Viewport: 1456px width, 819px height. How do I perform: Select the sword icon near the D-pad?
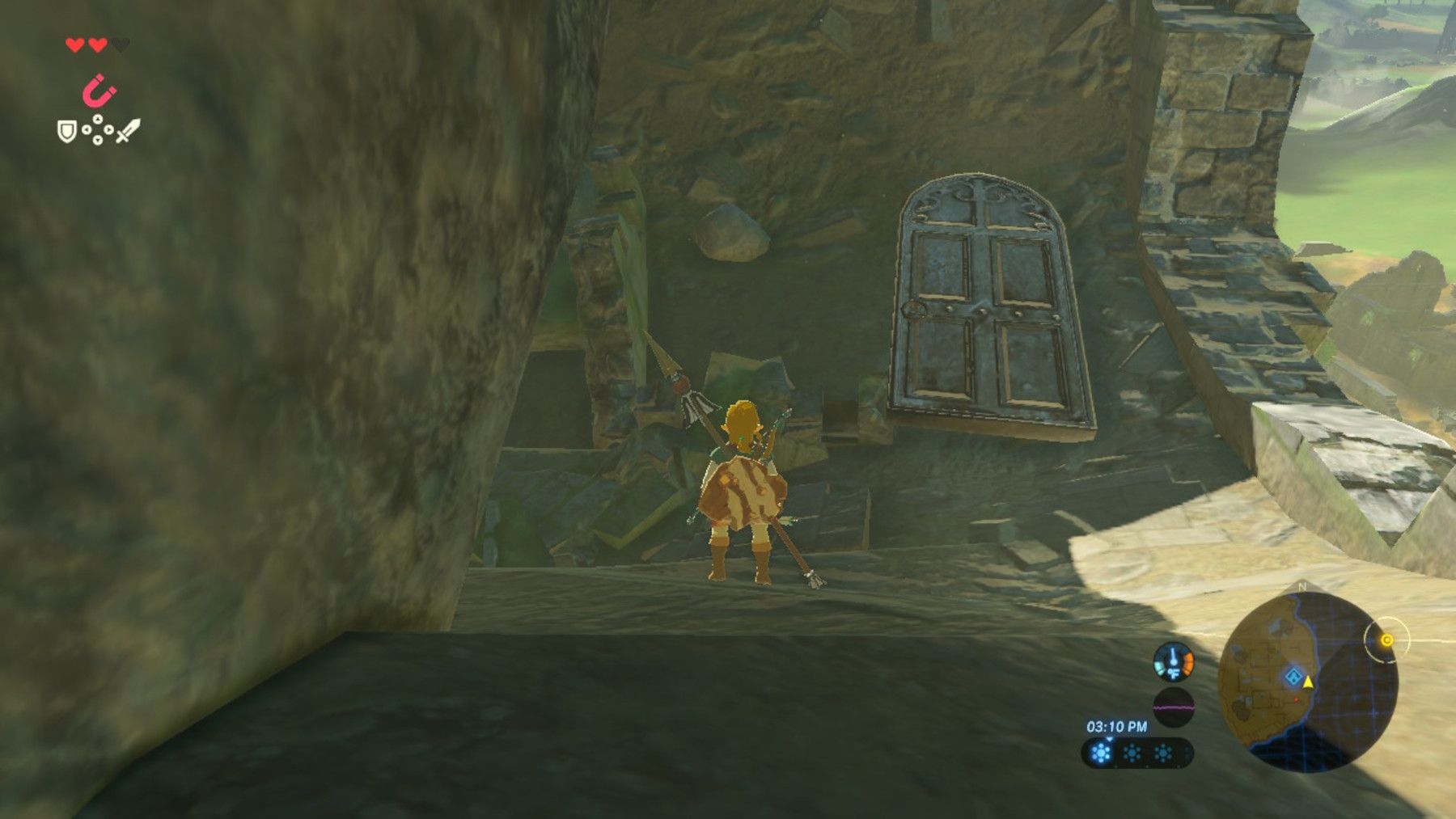(x=129, y=131)
